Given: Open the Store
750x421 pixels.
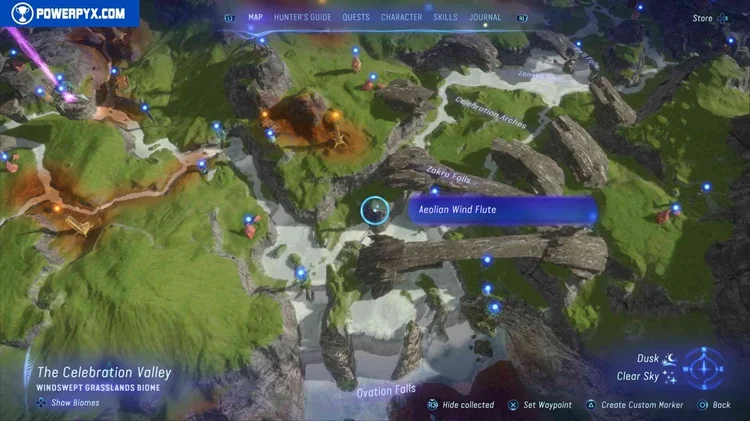Looking at the screenshot, I should click(x=703, y=18).
